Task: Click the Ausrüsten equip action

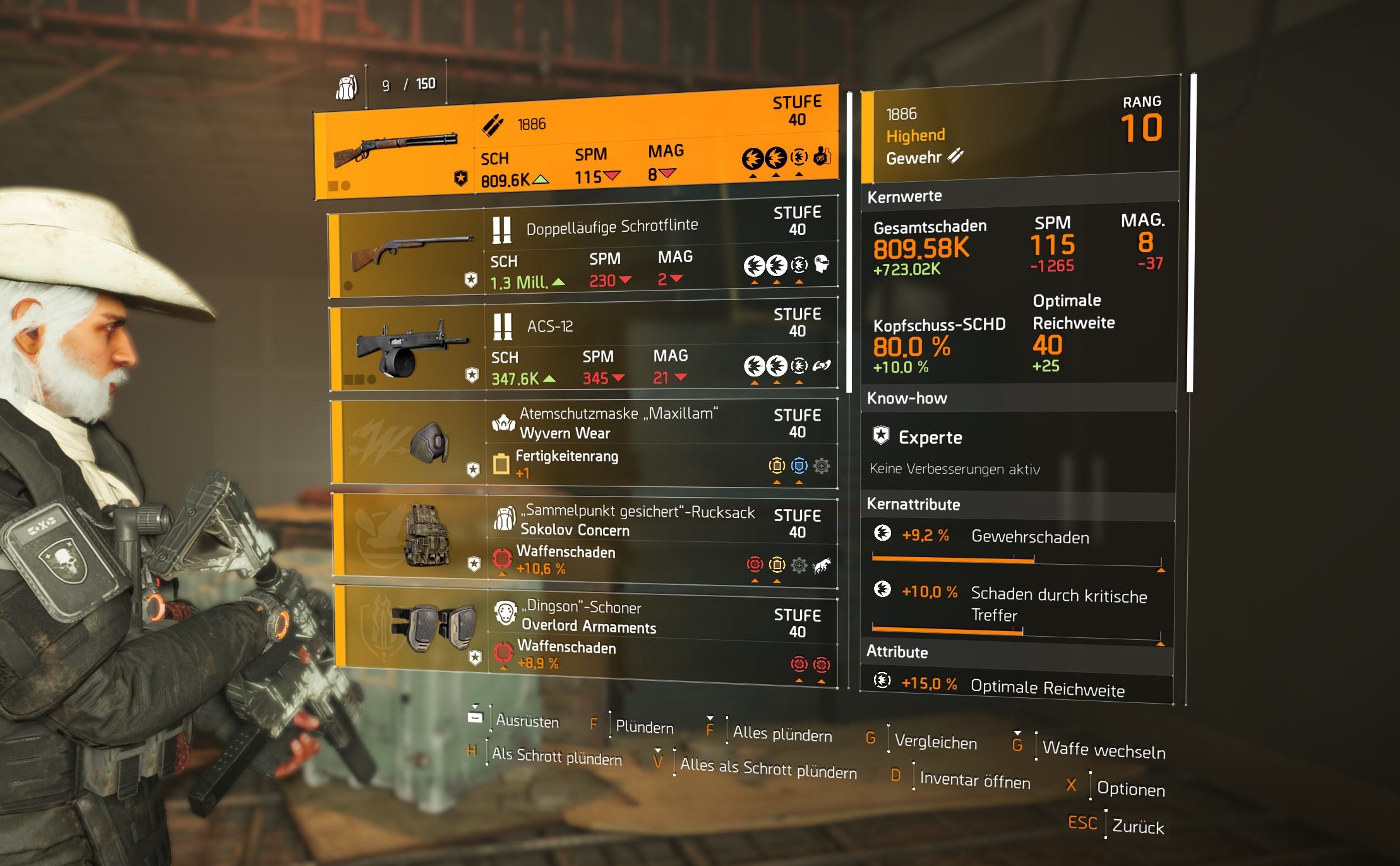Action: click(x=527, y=721)
